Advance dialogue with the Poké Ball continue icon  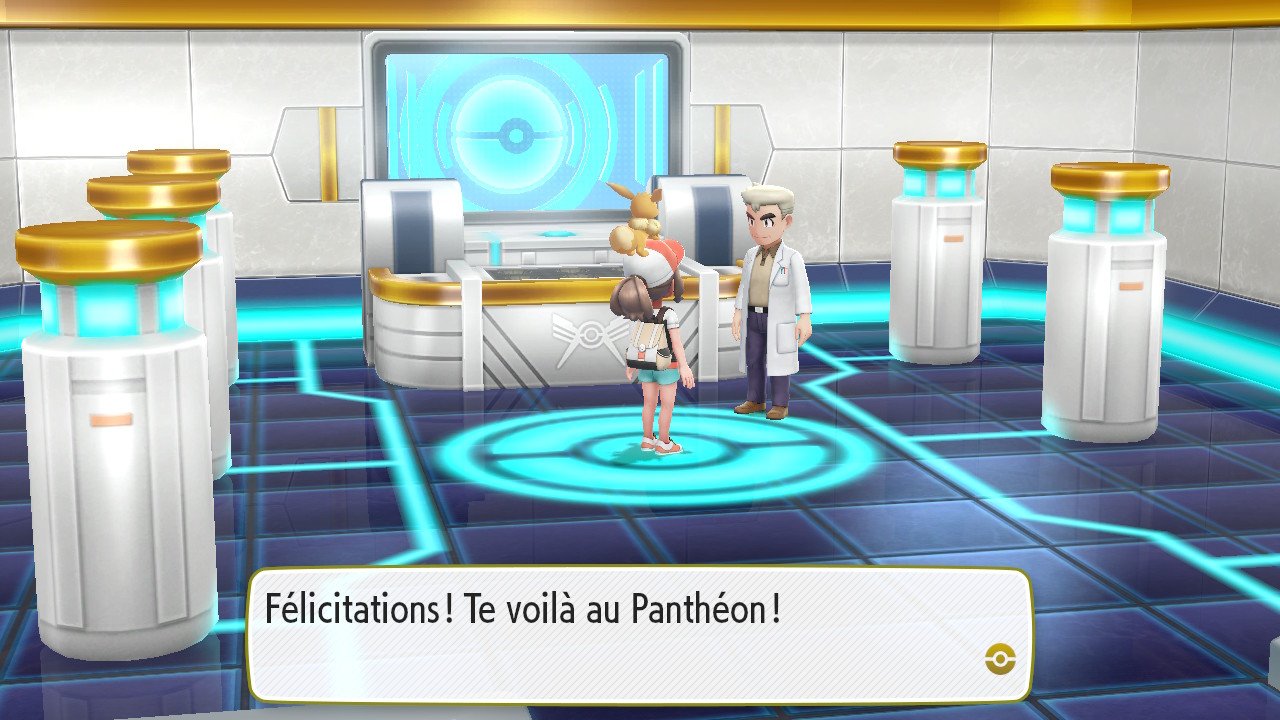pyautogui.click(x=1000, y=657)
